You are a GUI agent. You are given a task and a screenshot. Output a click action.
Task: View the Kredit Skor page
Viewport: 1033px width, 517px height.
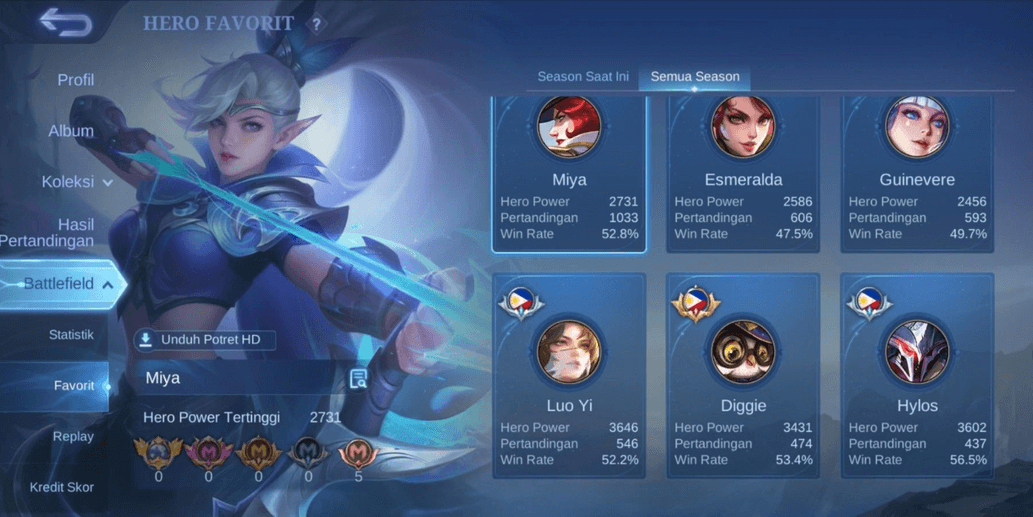pos(61,487)
